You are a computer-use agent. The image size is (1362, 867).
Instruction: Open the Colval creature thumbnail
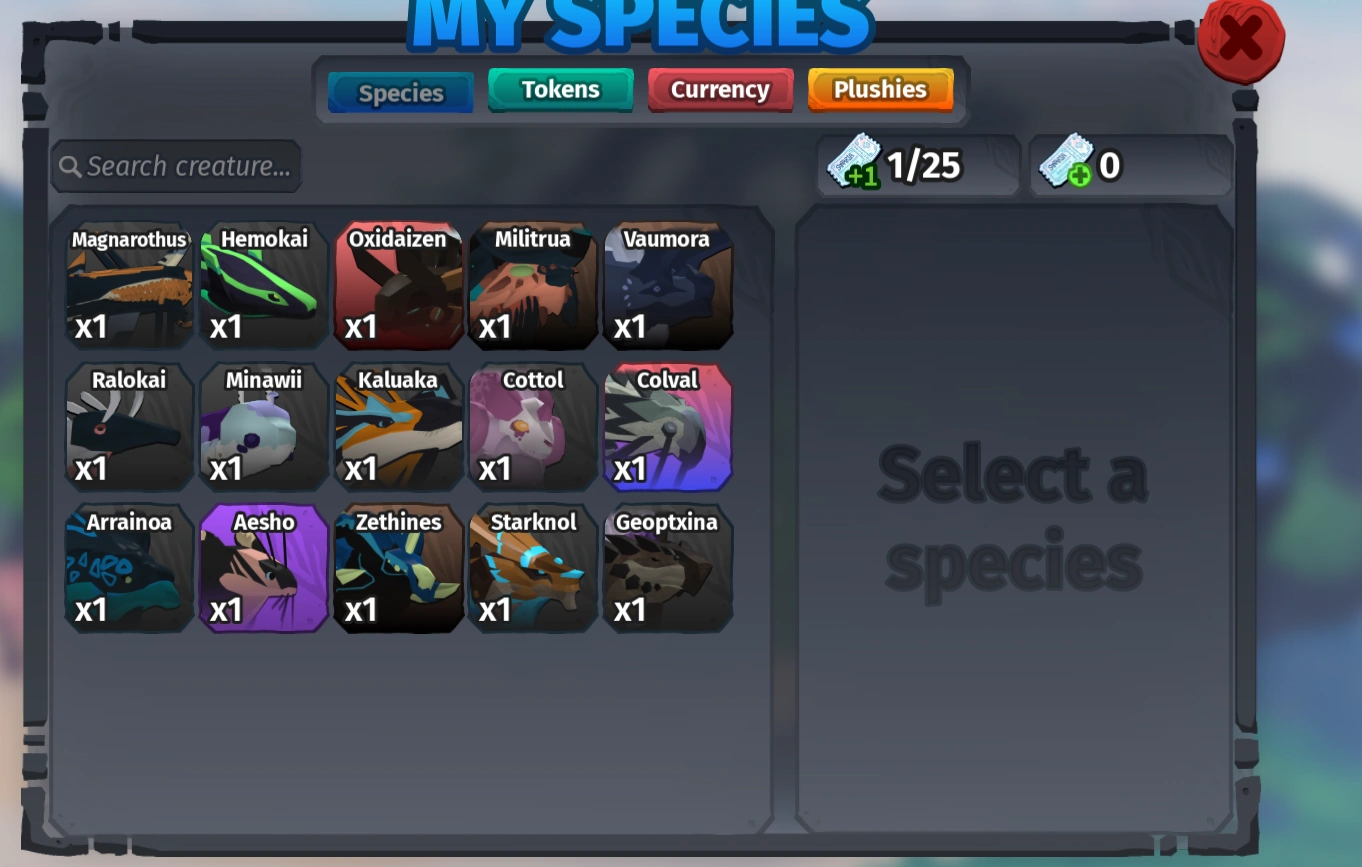667,427
